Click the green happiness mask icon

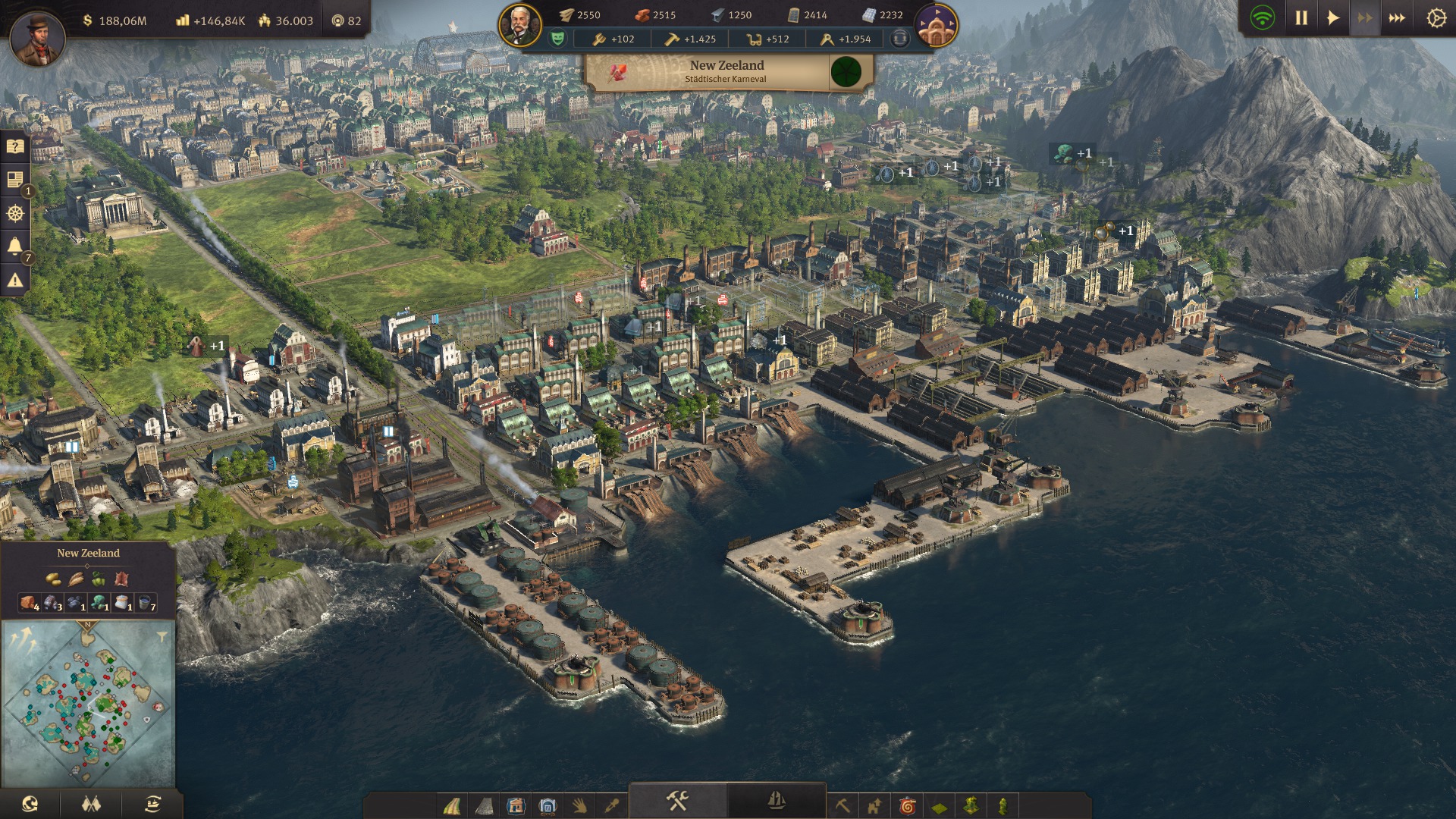click(557, 39)
